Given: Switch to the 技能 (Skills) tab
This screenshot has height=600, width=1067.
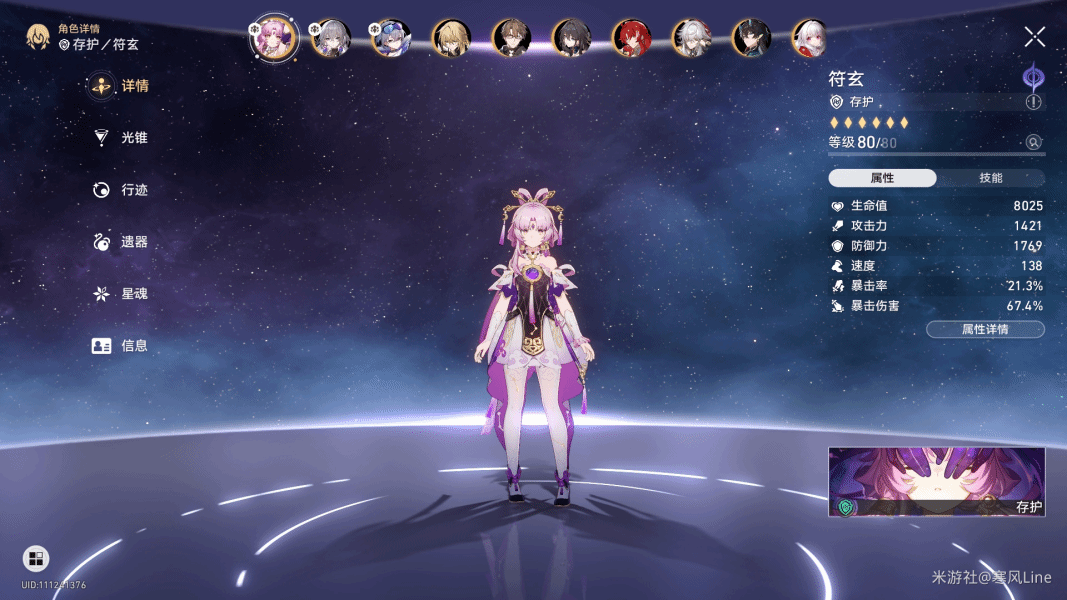Looking at the screenshot, I should (990, 178).
